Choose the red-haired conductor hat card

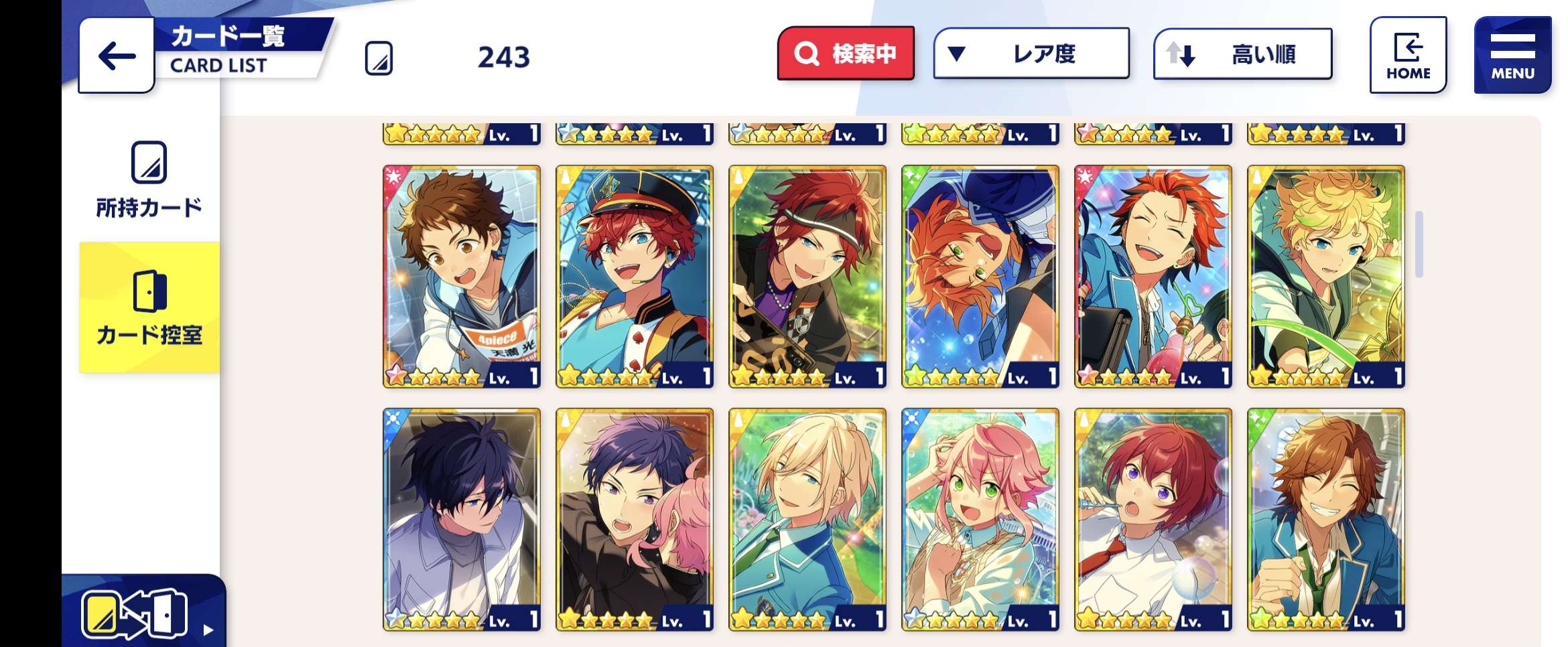[635, 277]
